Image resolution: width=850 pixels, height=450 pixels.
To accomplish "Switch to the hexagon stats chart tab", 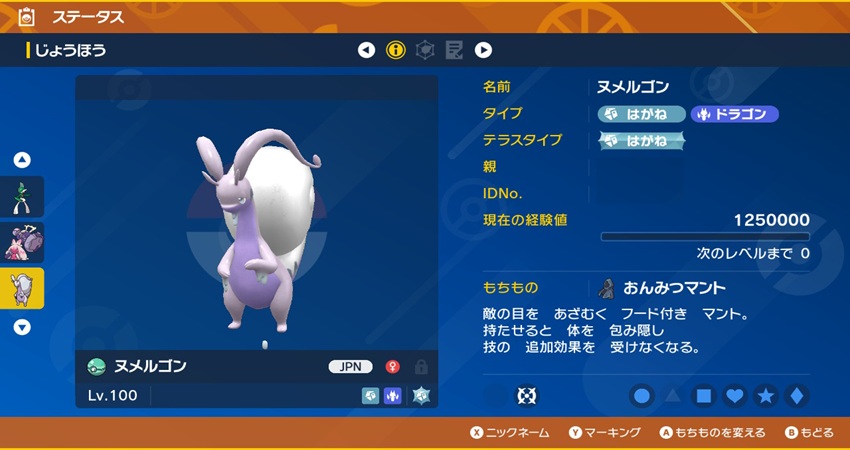I will click(425, 50).
